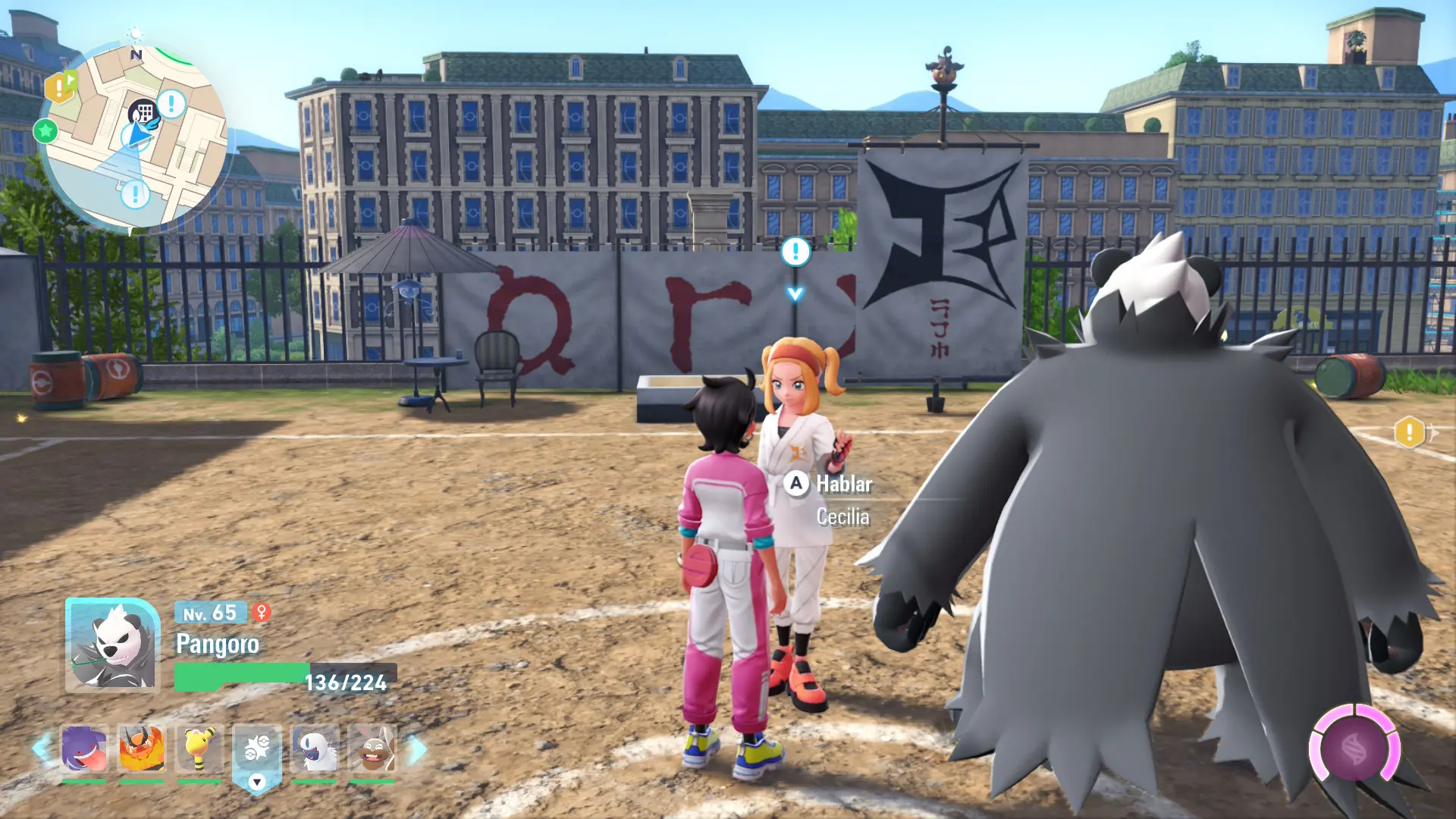
Task: Switch to Emboar in the party bar
Action: (x=141, y=748)
